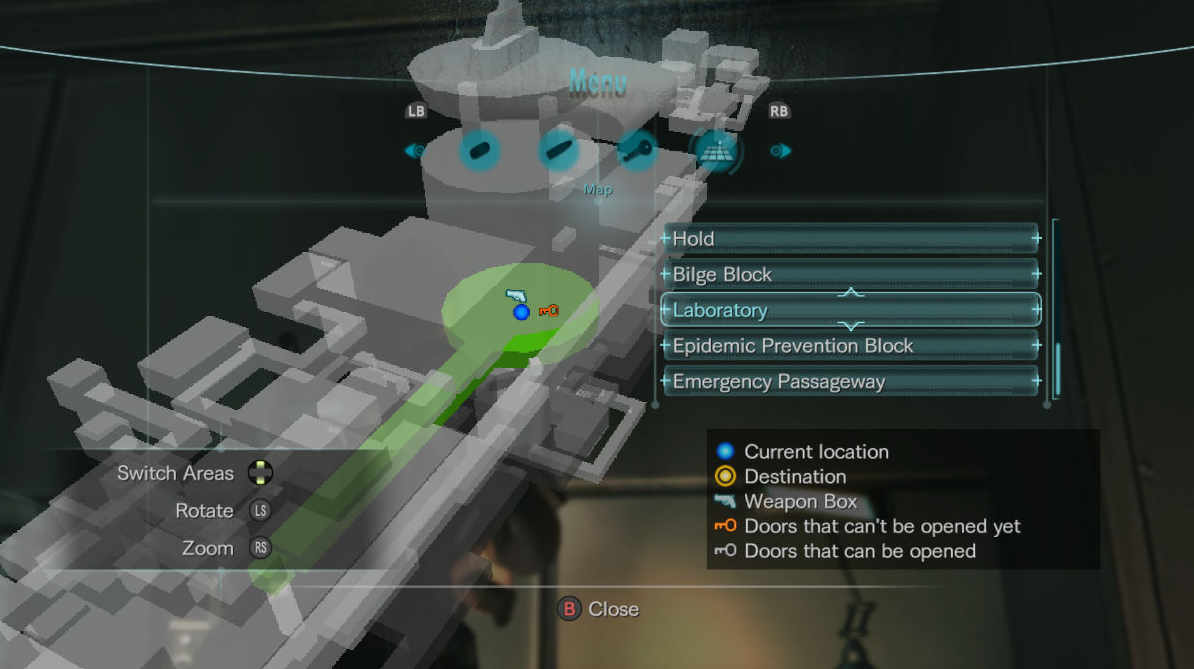Open the capsule icon menu tab
Image resolution: width=1194 pixels, height=669 pixels.
click(x=478, y=152)
